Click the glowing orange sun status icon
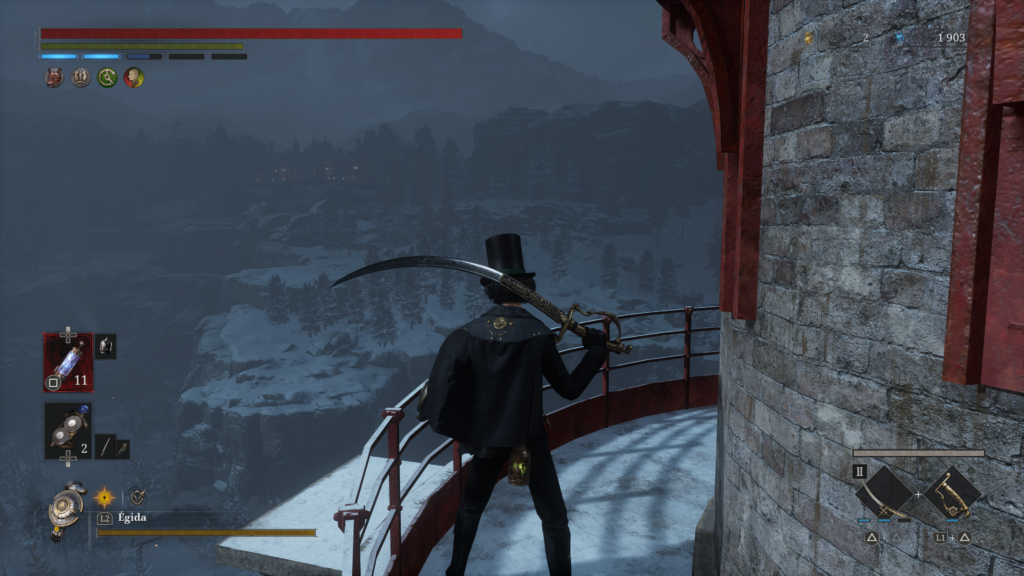Image resolution: width=1024 pixels, height=576 pixels. (105, 496)
